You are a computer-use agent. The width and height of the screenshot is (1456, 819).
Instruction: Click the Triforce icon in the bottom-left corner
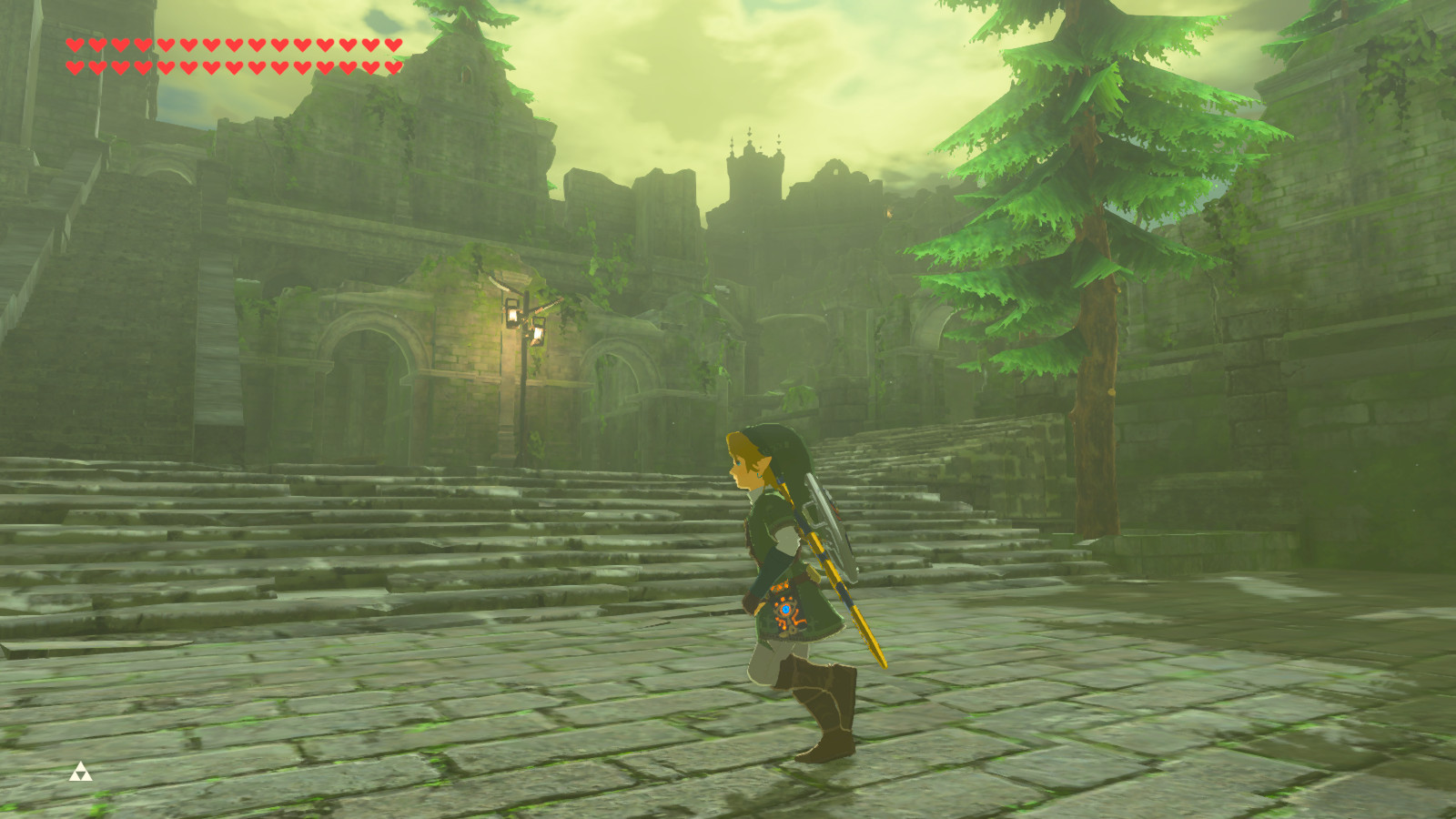click(82, 773)
